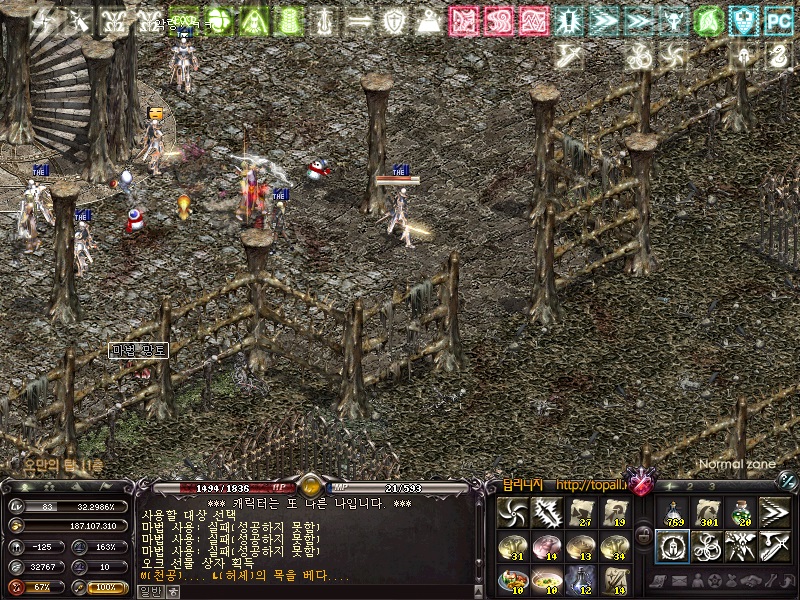Drink the potion with 769 count
Screen dimensions: 800x600
point(672,511)
